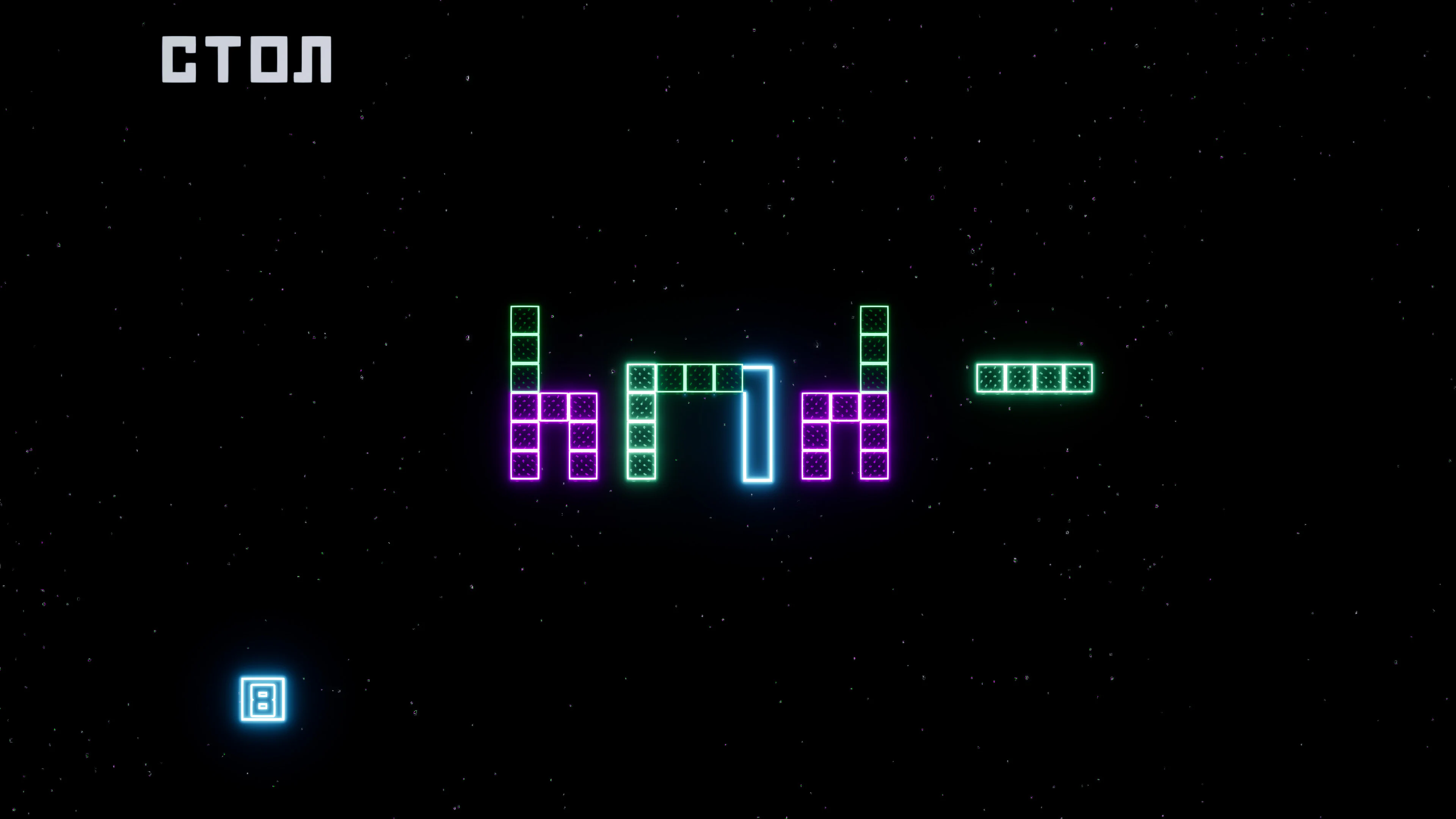The image size is (1456, 819).
Task: Click the empty starfield background area
Action: (1187, 622)
